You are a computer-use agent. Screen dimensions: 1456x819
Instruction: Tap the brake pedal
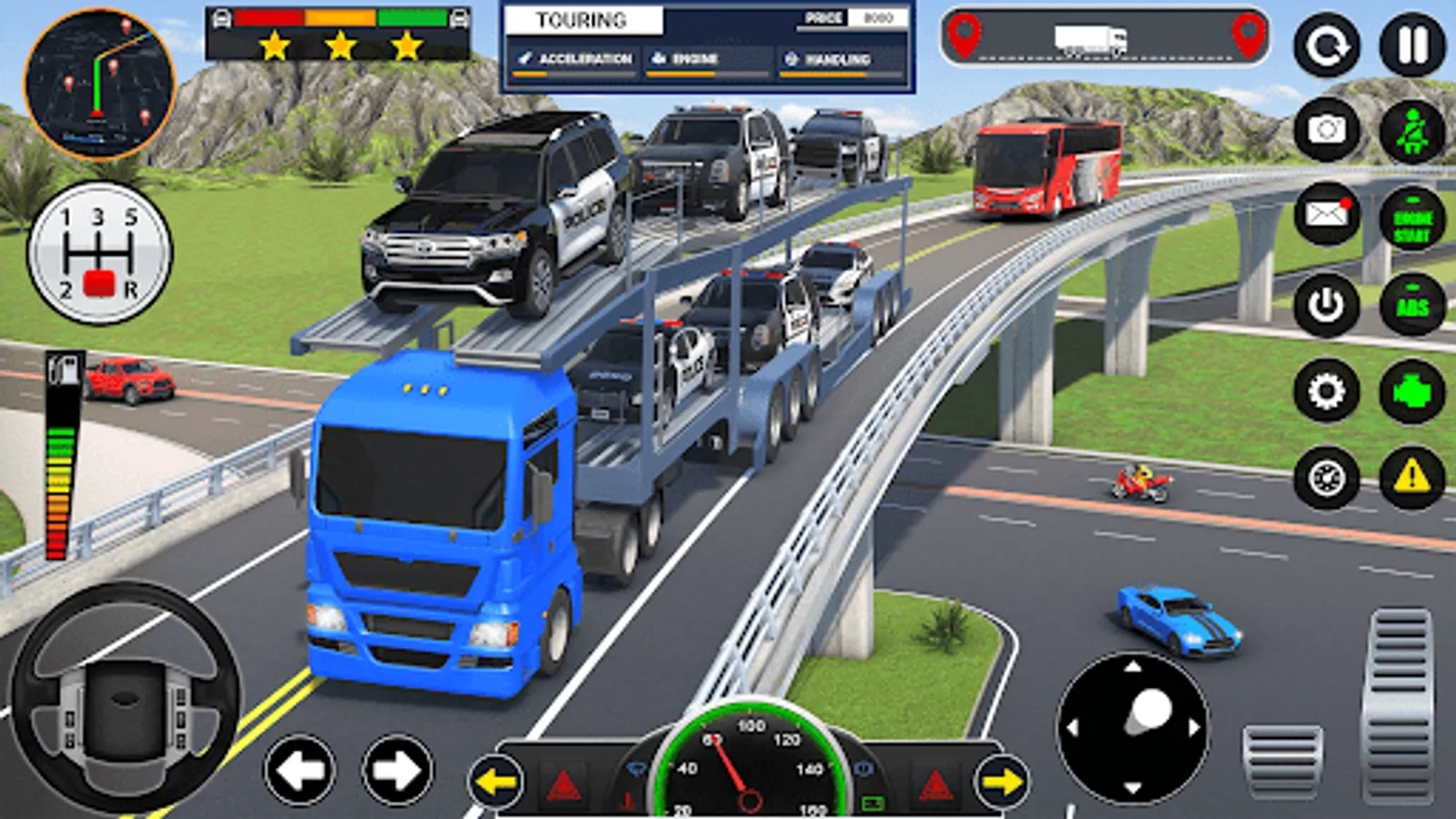[x=1283, y=760]
